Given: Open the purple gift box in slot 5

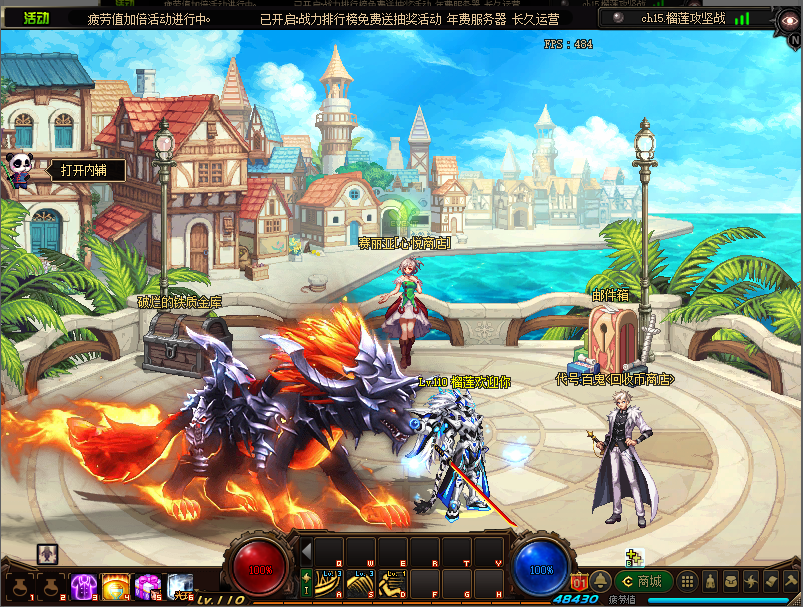Looking at the screenshot, I should [147, 584].
